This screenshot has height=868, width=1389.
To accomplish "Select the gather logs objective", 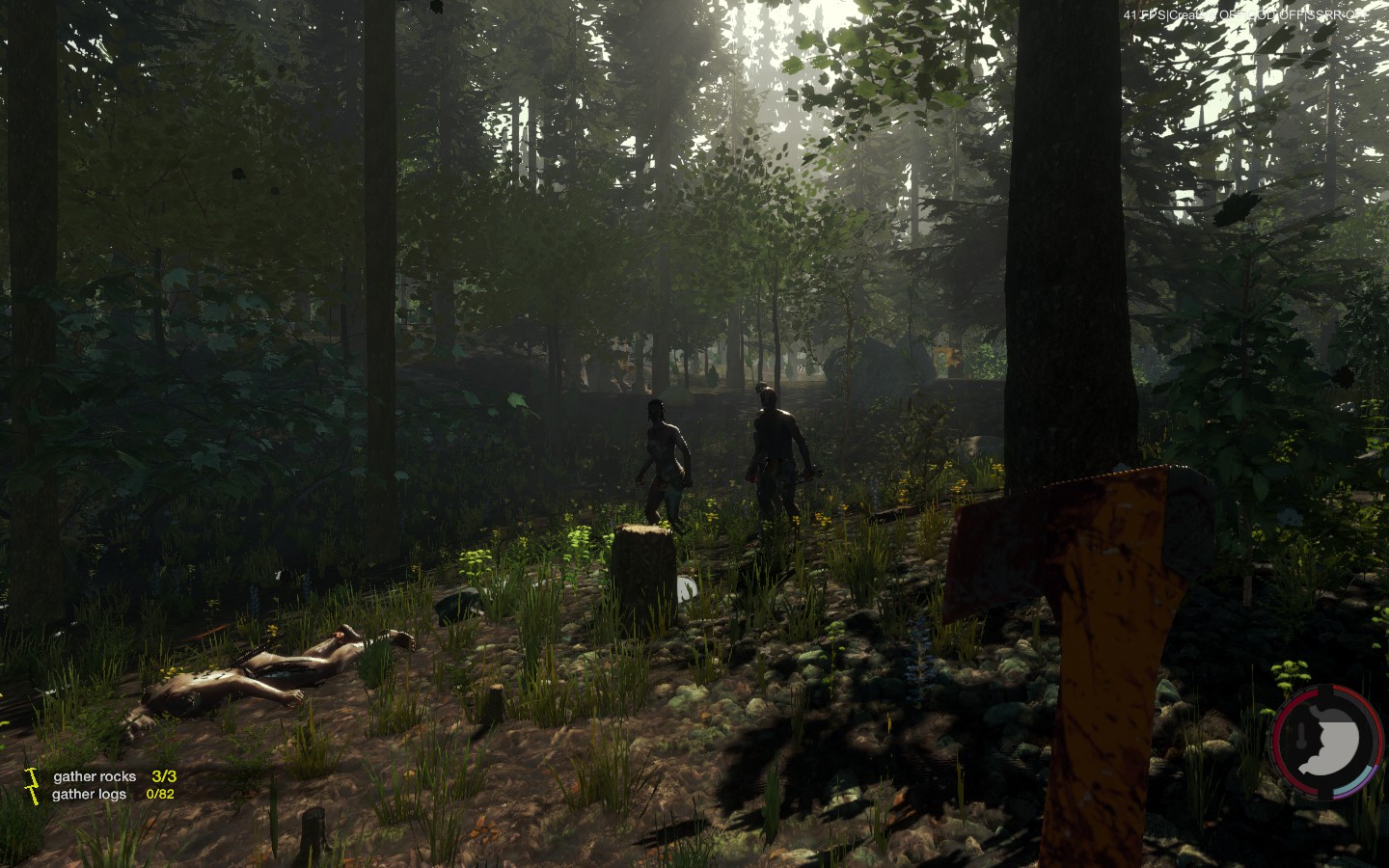I will [89, 795].
